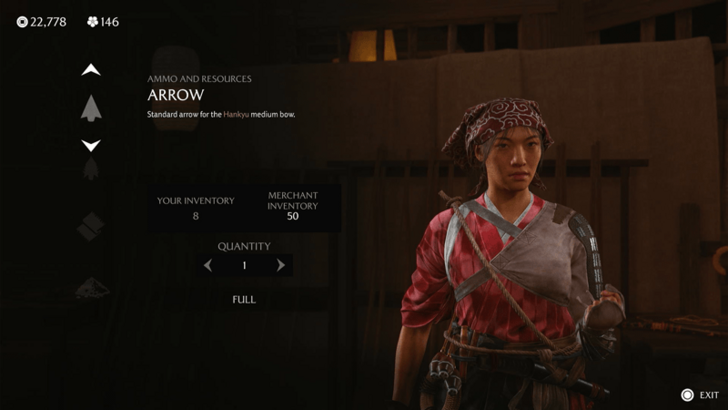Increase purchase quantity with the right arrow

click(x=281, y=266)
